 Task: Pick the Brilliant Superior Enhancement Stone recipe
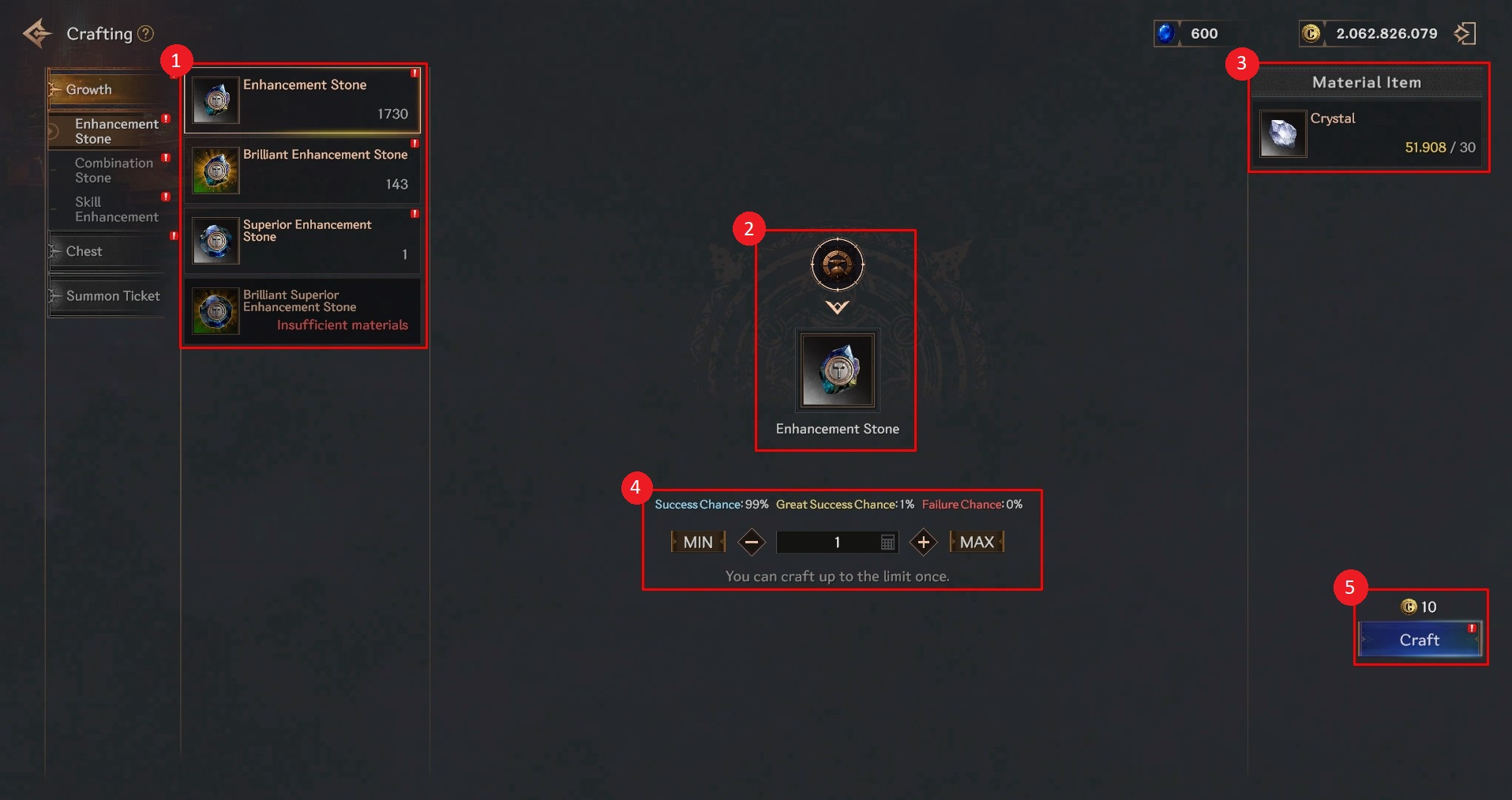pyautogui.click(x=304, y=310)
